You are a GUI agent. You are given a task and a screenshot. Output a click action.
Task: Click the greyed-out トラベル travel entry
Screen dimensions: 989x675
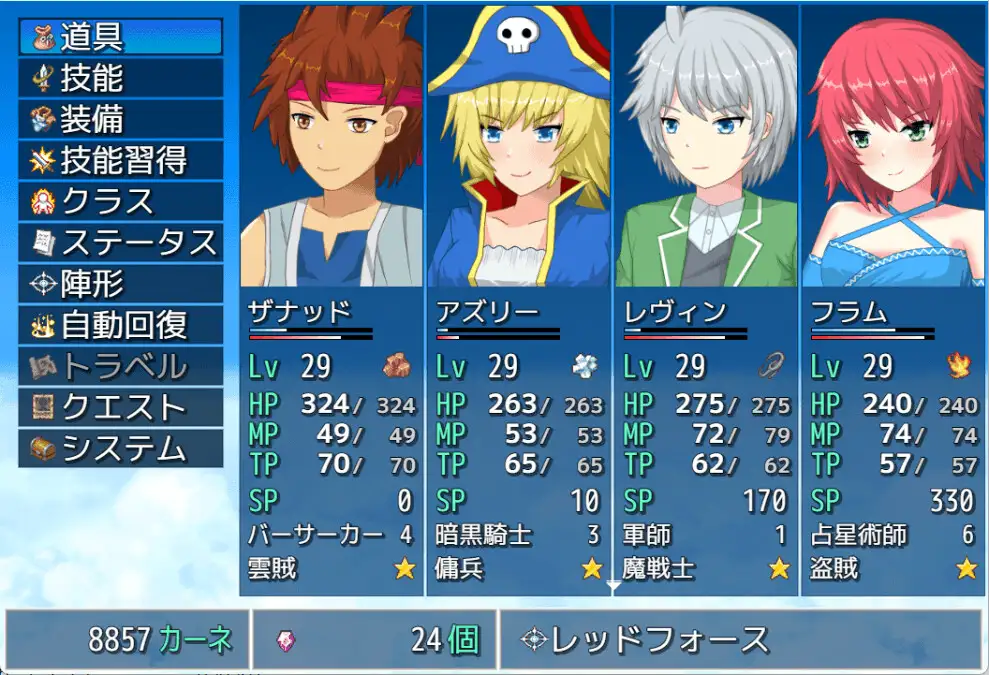[x=120, y=366]
